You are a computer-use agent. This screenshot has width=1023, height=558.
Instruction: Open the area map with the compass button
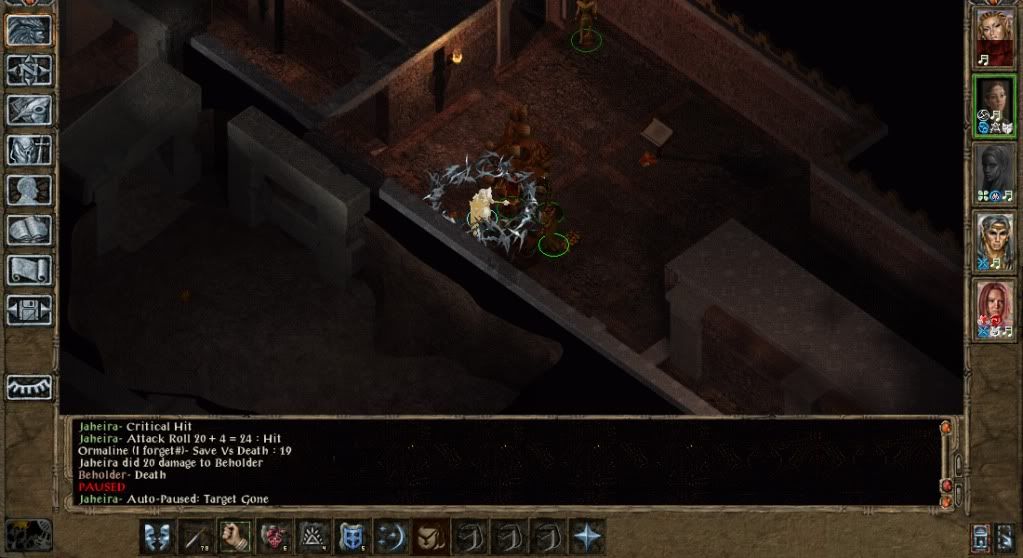point(29,70)
